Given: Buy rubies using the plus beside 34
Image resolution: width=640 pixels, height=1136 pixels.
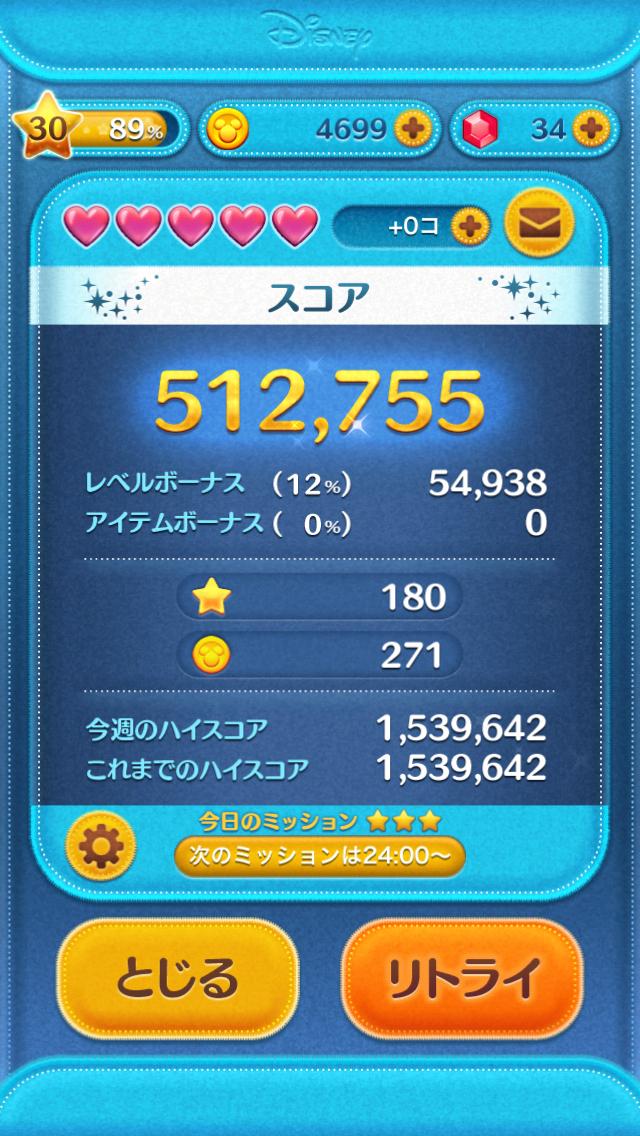Looking at the screenshot, I should (590, 128).
